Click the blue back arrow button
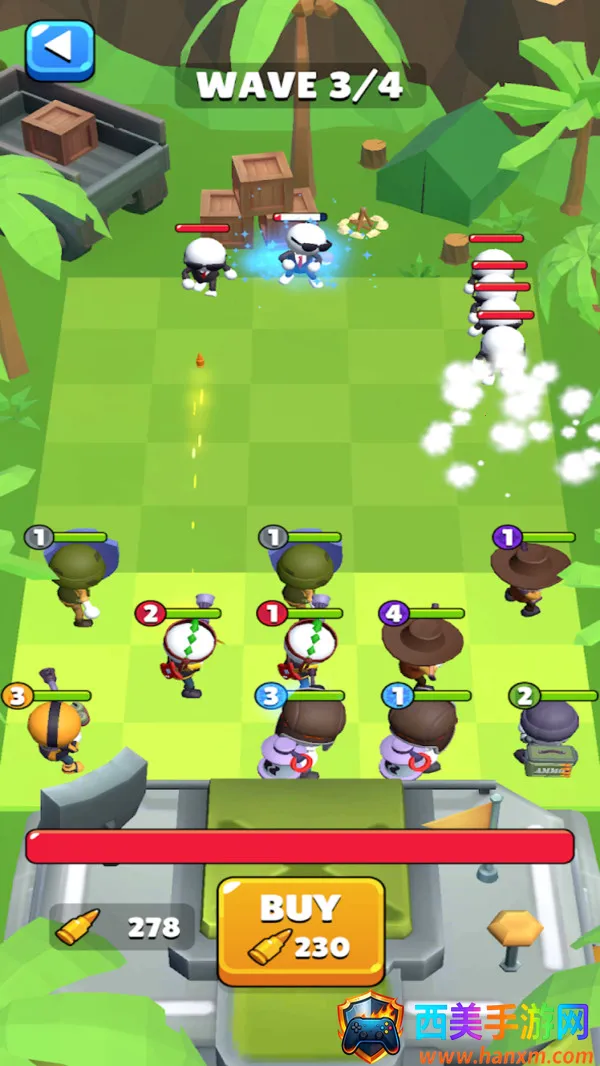The image size is (600, 1066). pyautogui.click(x=60, y=49)
